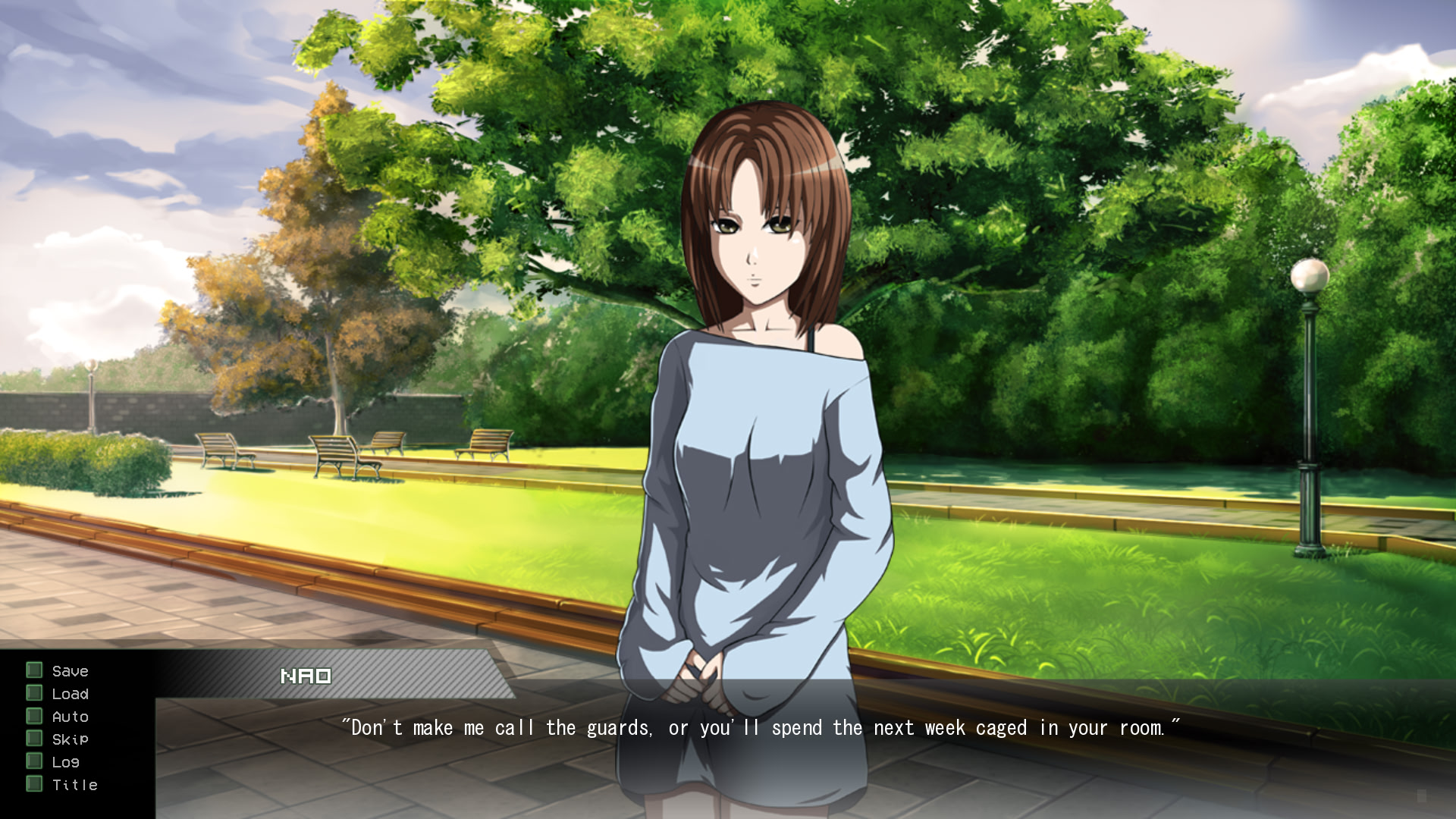Viewport: 1456px width, 819px height.
Task: Click the green square icon beside Skip
Action: [x=33, y=739]
